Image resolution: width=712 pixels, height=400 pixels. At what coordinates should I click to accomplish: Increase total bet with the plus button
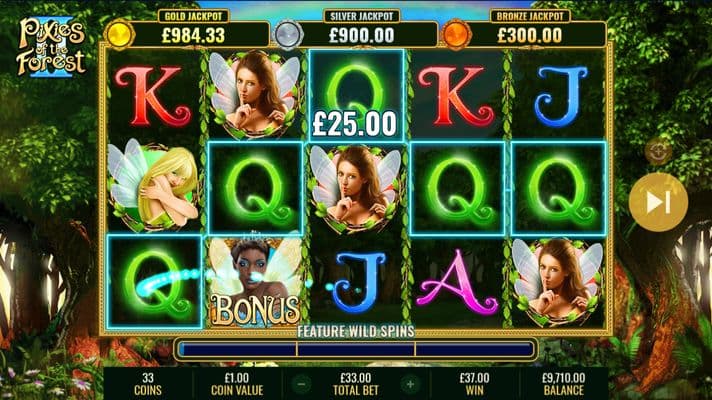click(x=408, y=383)
